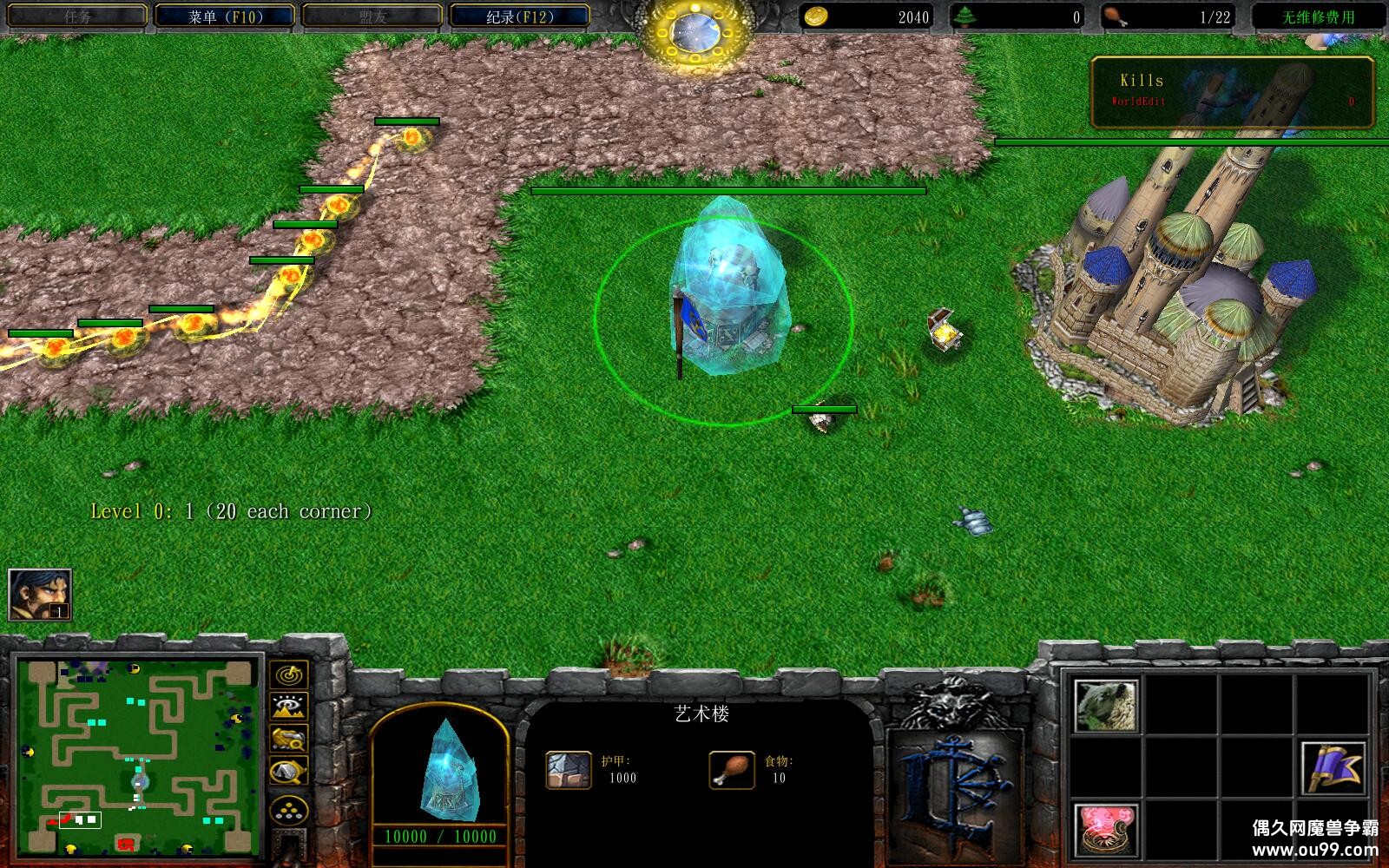Toggle creep camp display on minimap
The height and width of the screenshot is (868, 1389).
coord(289,771)
